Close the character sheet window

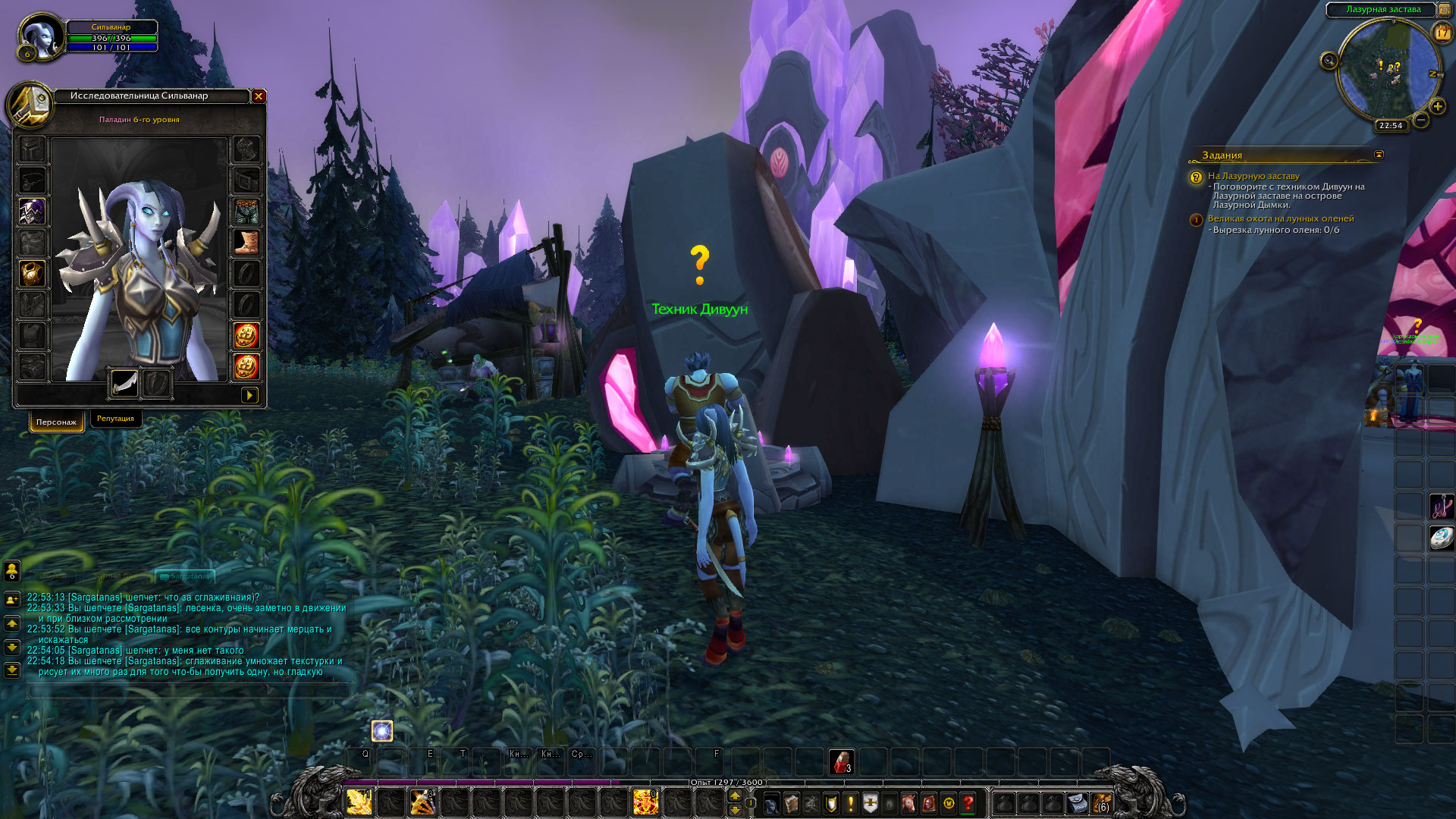pyautogui.click(x=259, y=96)
